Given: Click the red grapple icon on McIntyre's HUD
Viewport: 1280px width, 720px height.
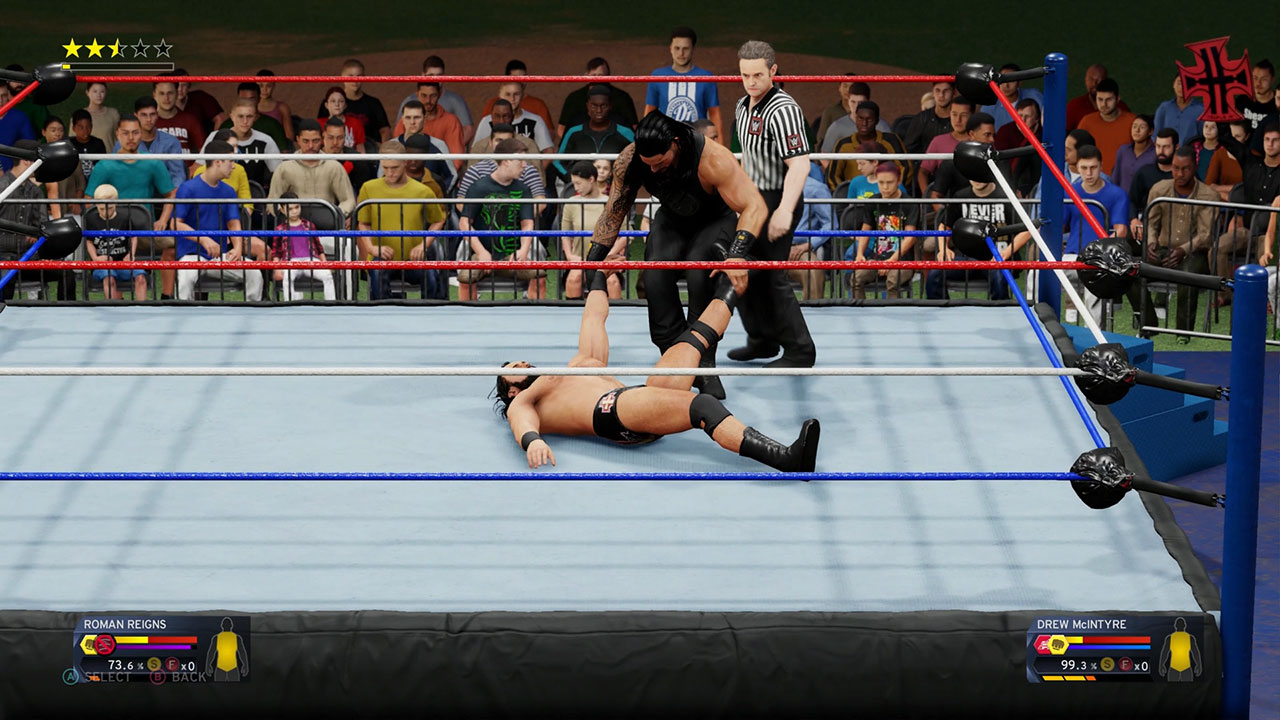Looking at the screenshot, I should click(x=1043, y=643).
